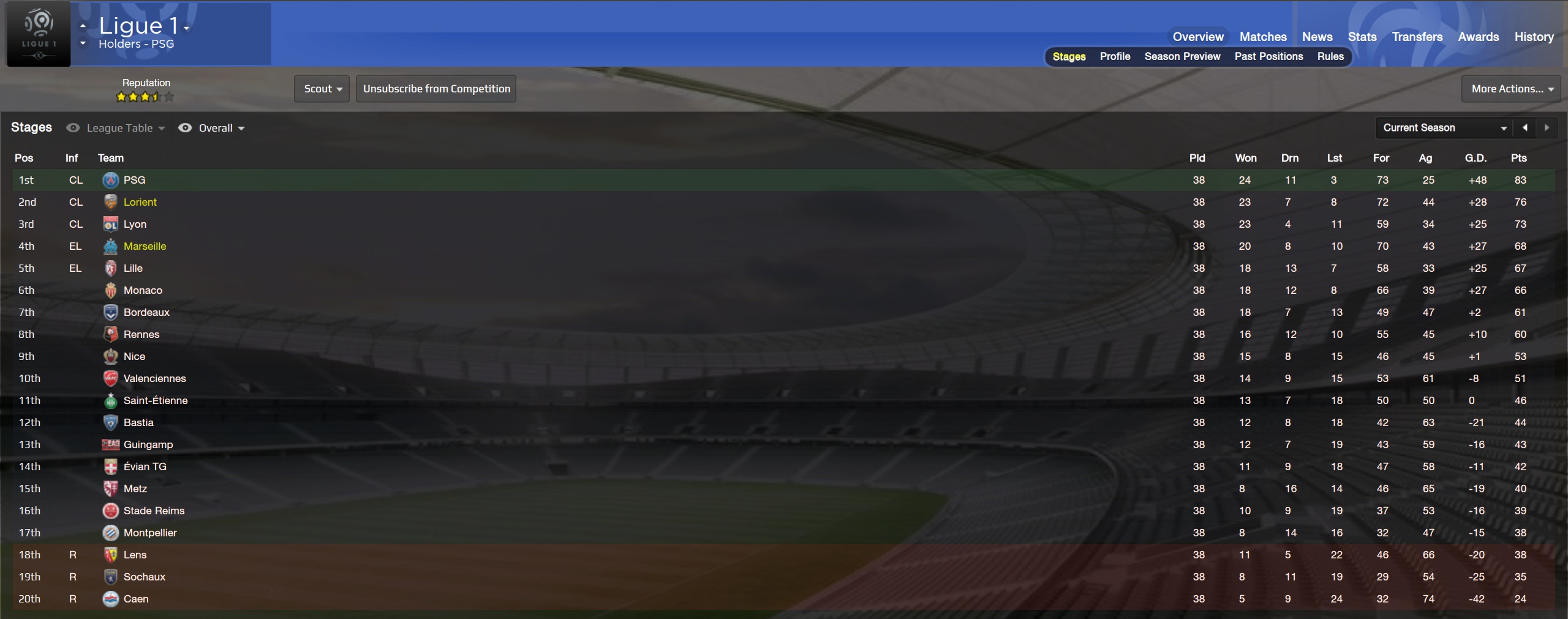Open Marseille's team page from table
The height and width of the screenshot is (619, 1568).
pos(145,246)
